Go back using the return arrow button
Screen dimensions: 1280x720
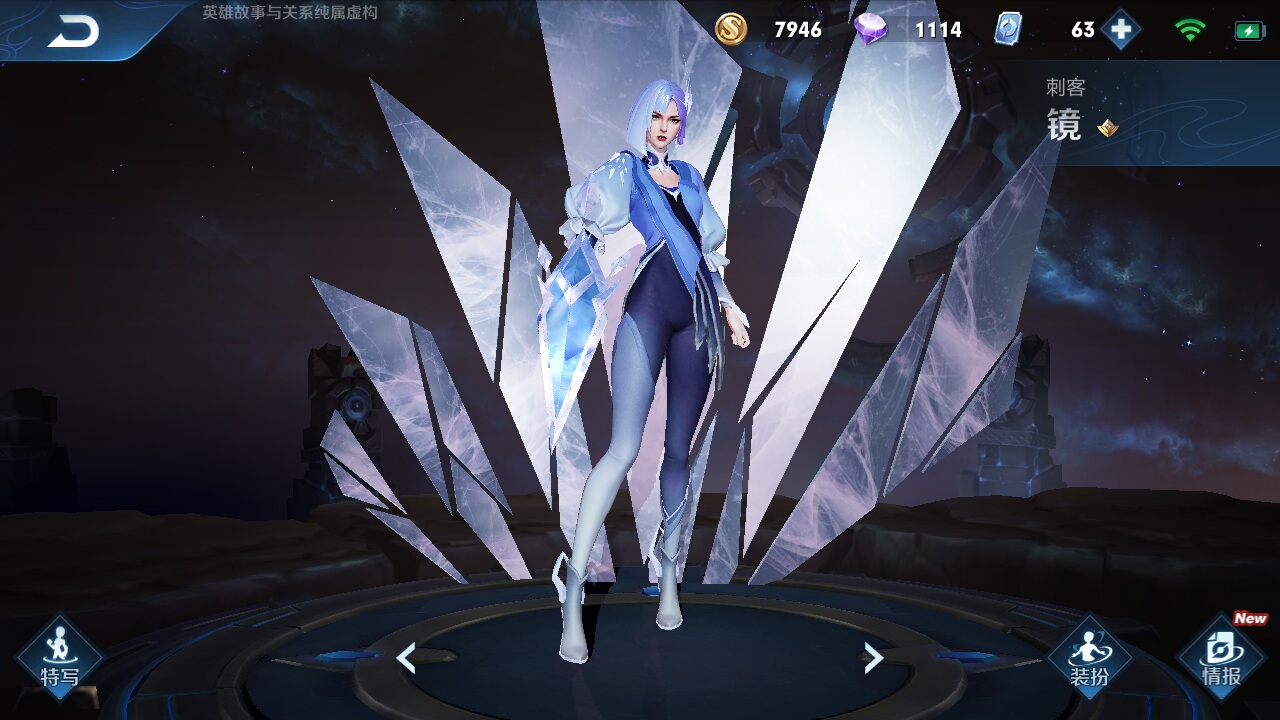(x=73, y=32)
